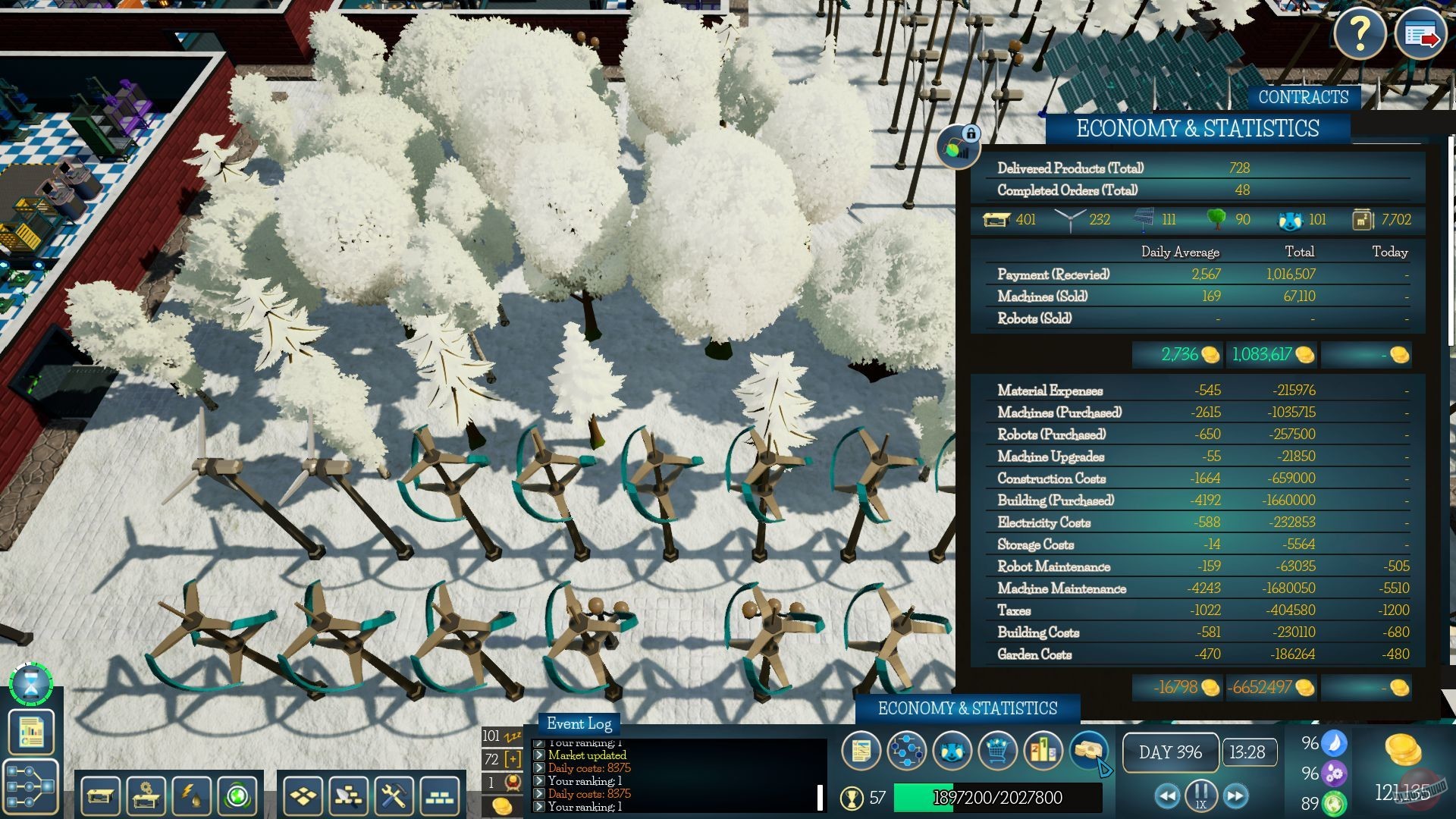Open the contracts clipboard panel
This screenshot has width=1456, height=819.
tap(861, 752)
